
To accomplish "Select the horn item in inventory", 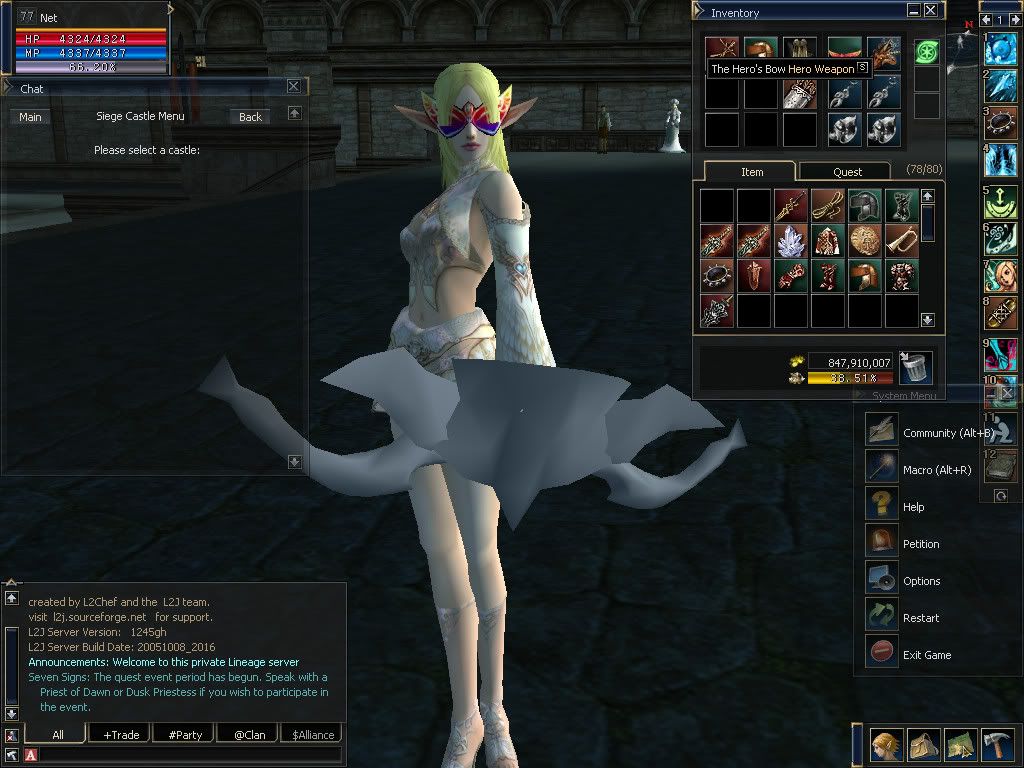I will tap(902, 240).
